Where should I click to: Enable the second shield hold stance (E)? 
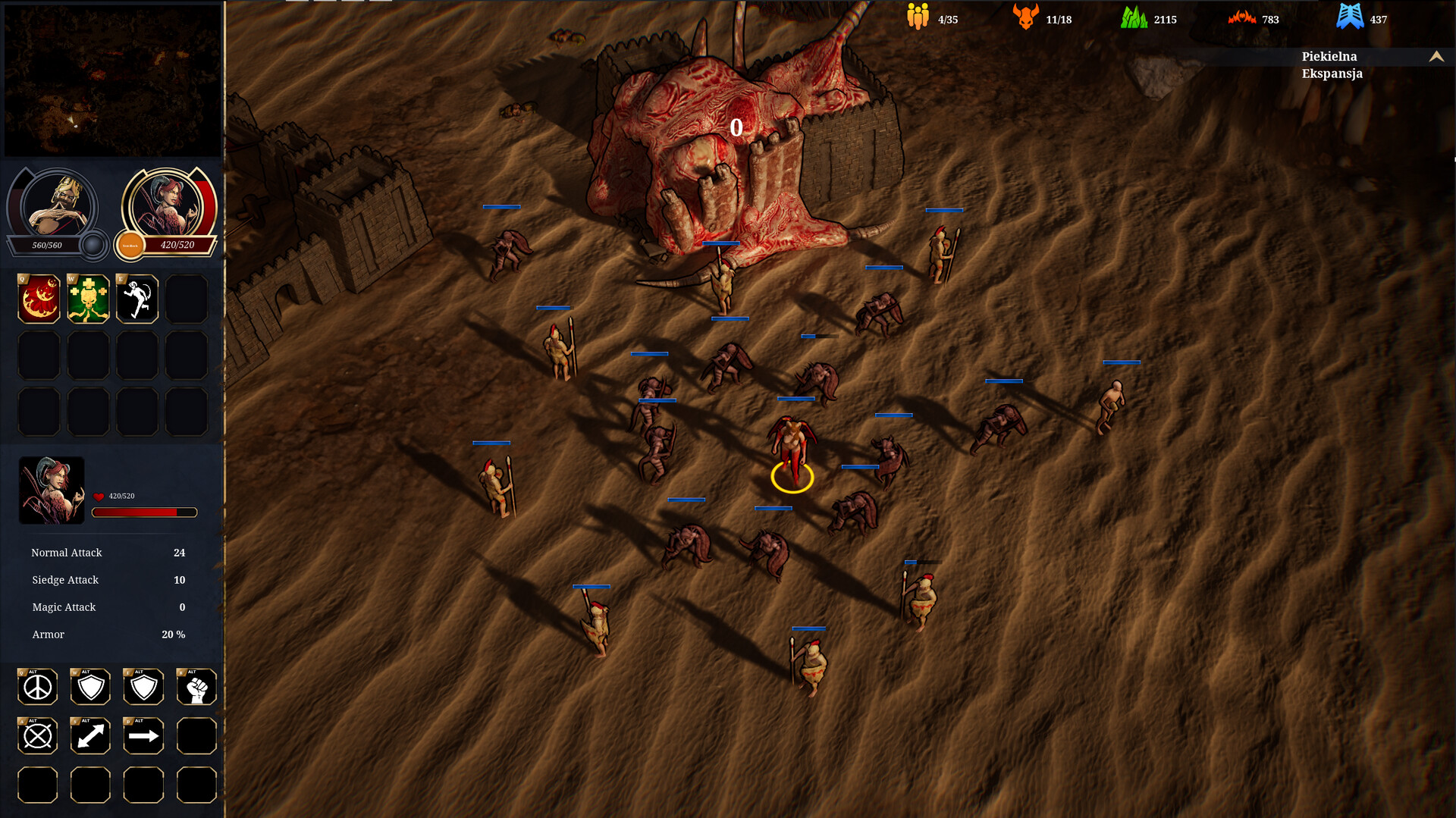[143, 687]
